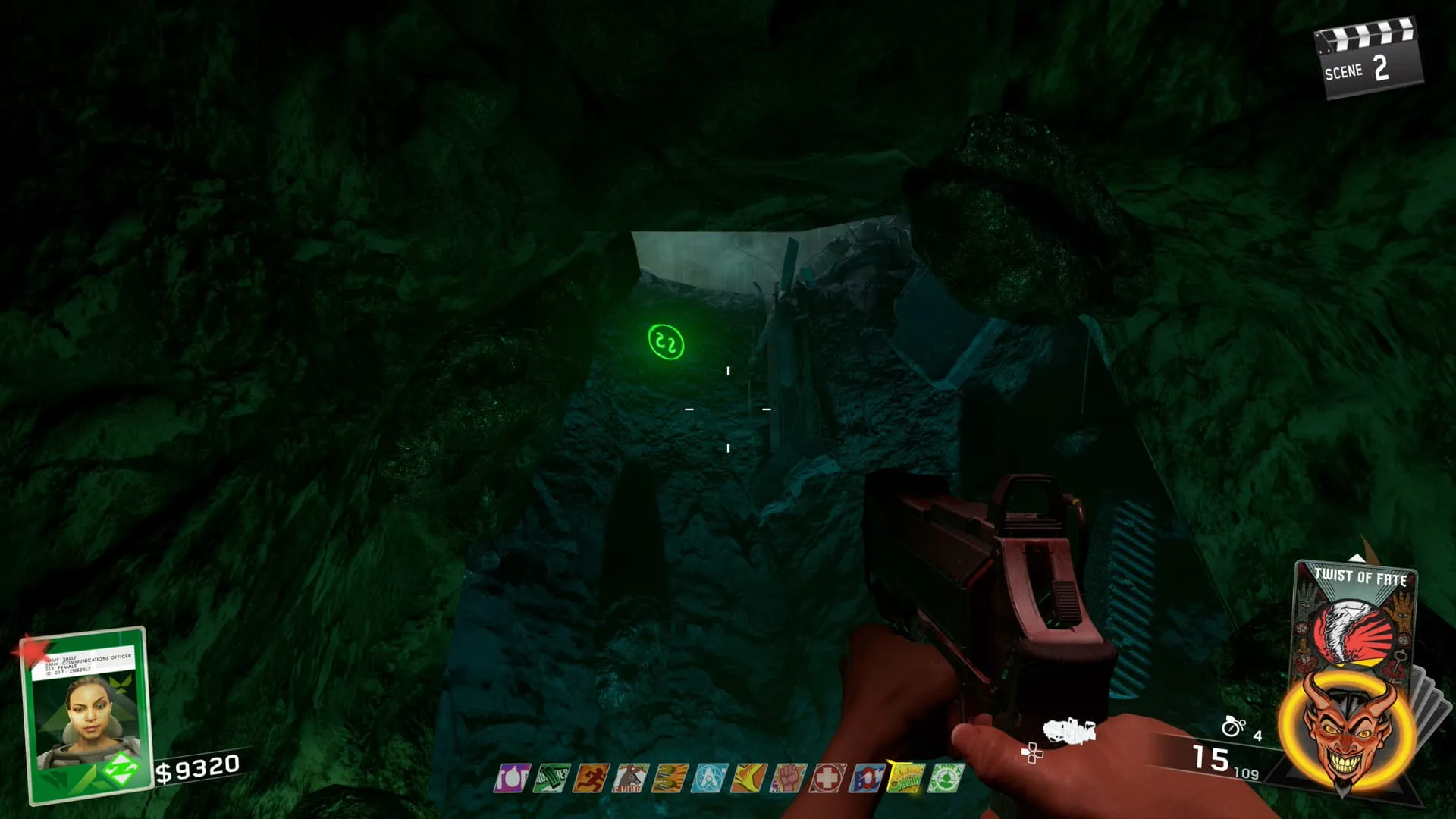Select the yellow and orange slap perk
Screen dimensions: 1456x819
coord(748,779)
